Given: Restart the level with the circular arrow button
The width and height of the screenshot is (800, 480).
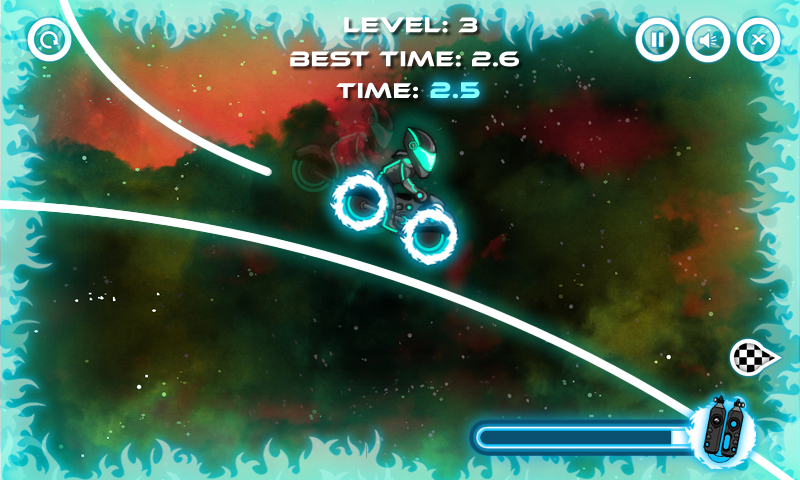Looking at the screenshot, I should (x=46, y=40).
